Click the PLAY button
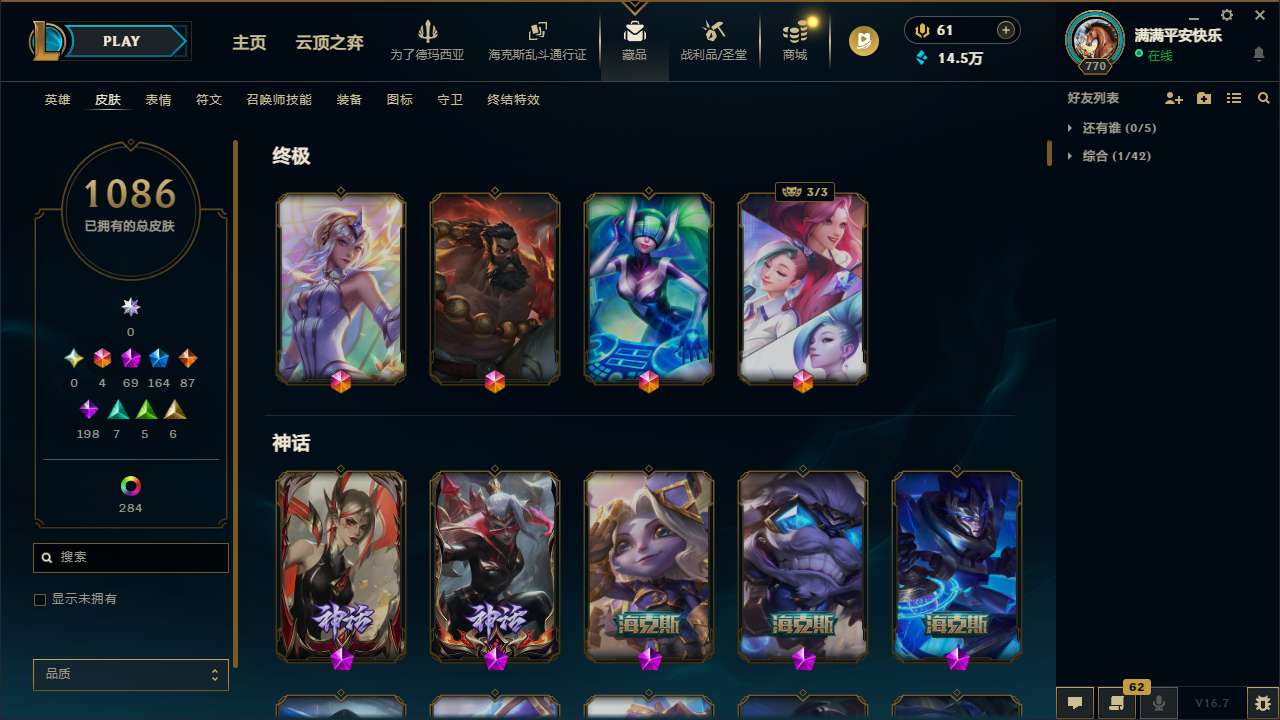 coord(121,41)
